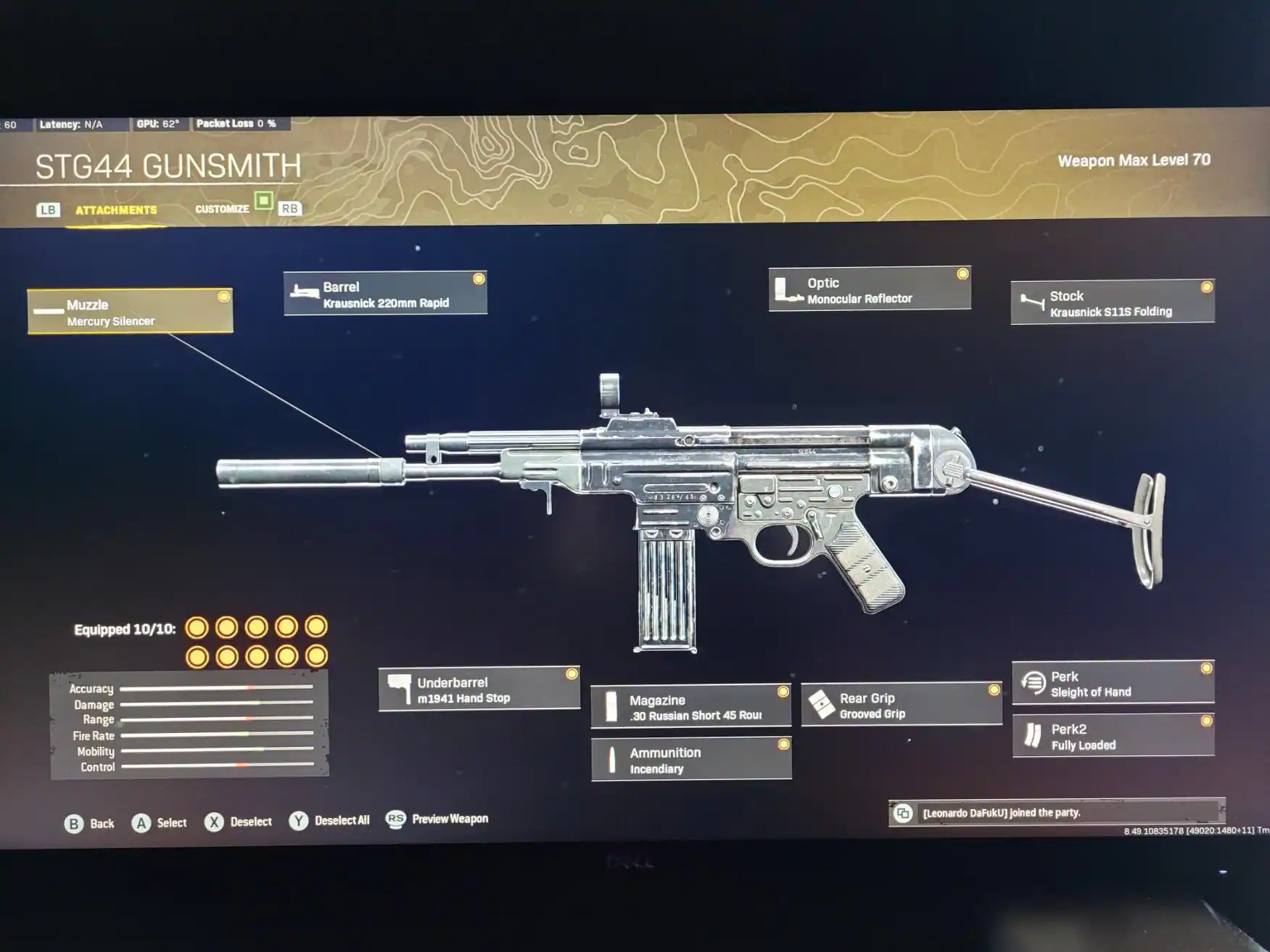
Task: Open the Barrel Krausnick 220mm Rapid slot
Action: 385,294
